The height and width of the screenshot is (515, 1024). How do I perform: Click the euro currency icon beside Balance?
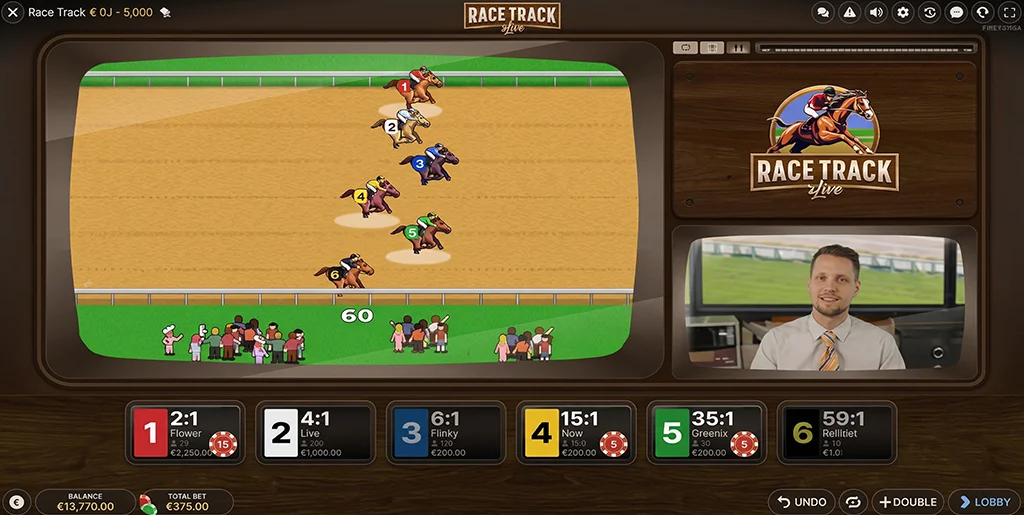(16, 502)
